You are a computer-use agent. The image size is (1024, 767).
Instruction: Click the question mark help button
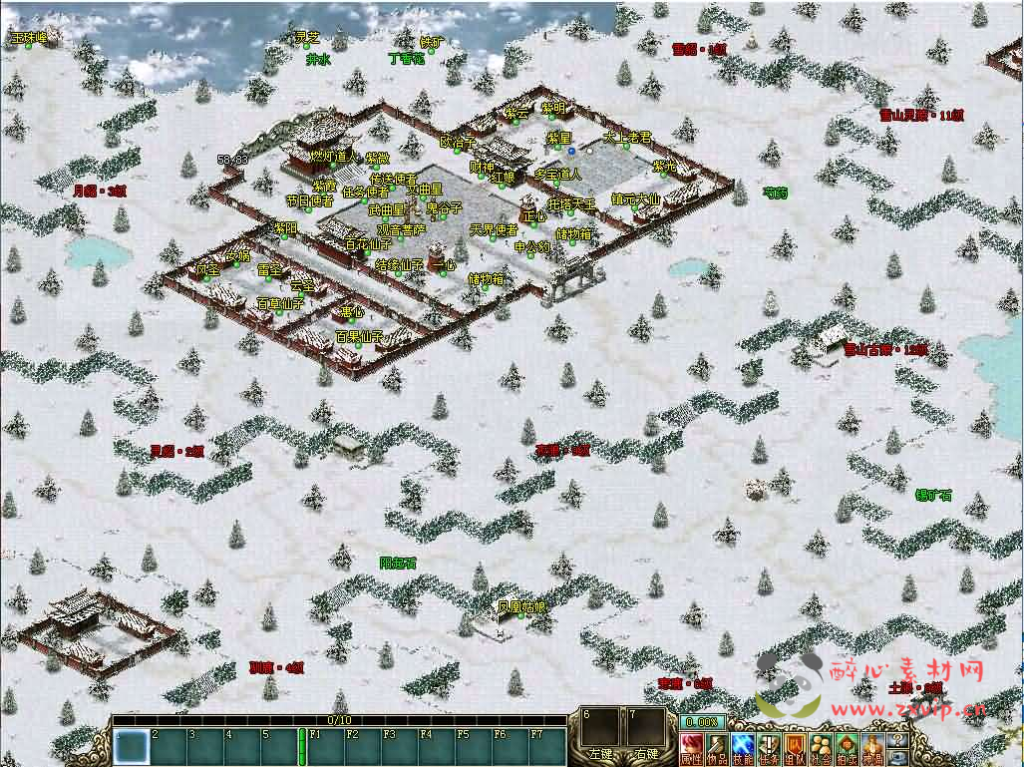point(898,738)
